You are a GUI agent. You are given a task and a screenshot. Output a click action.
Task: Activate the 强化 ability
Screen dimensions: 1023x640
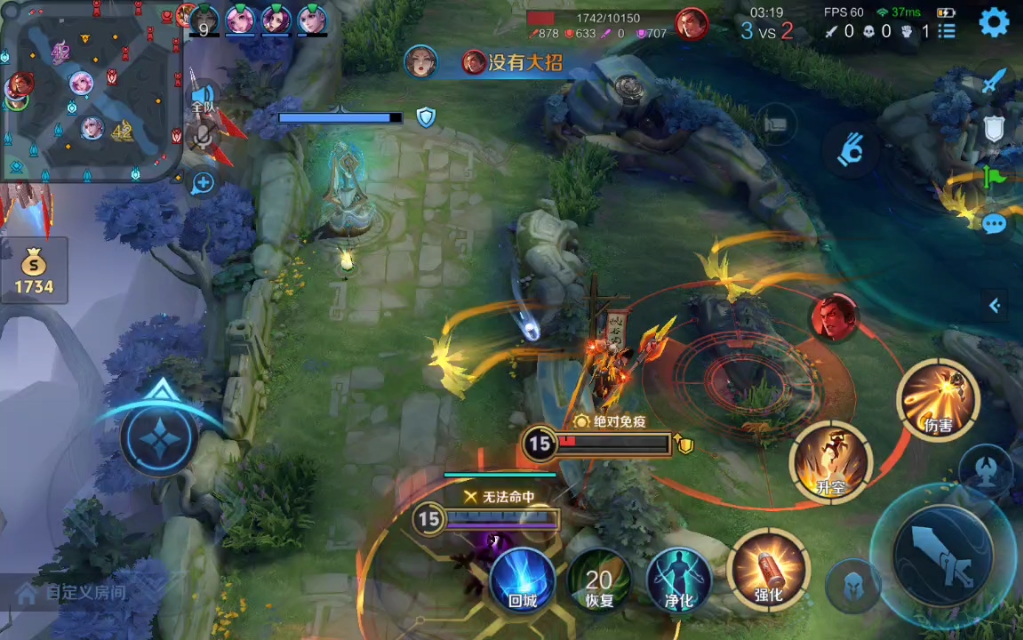[x=768, y=571]
